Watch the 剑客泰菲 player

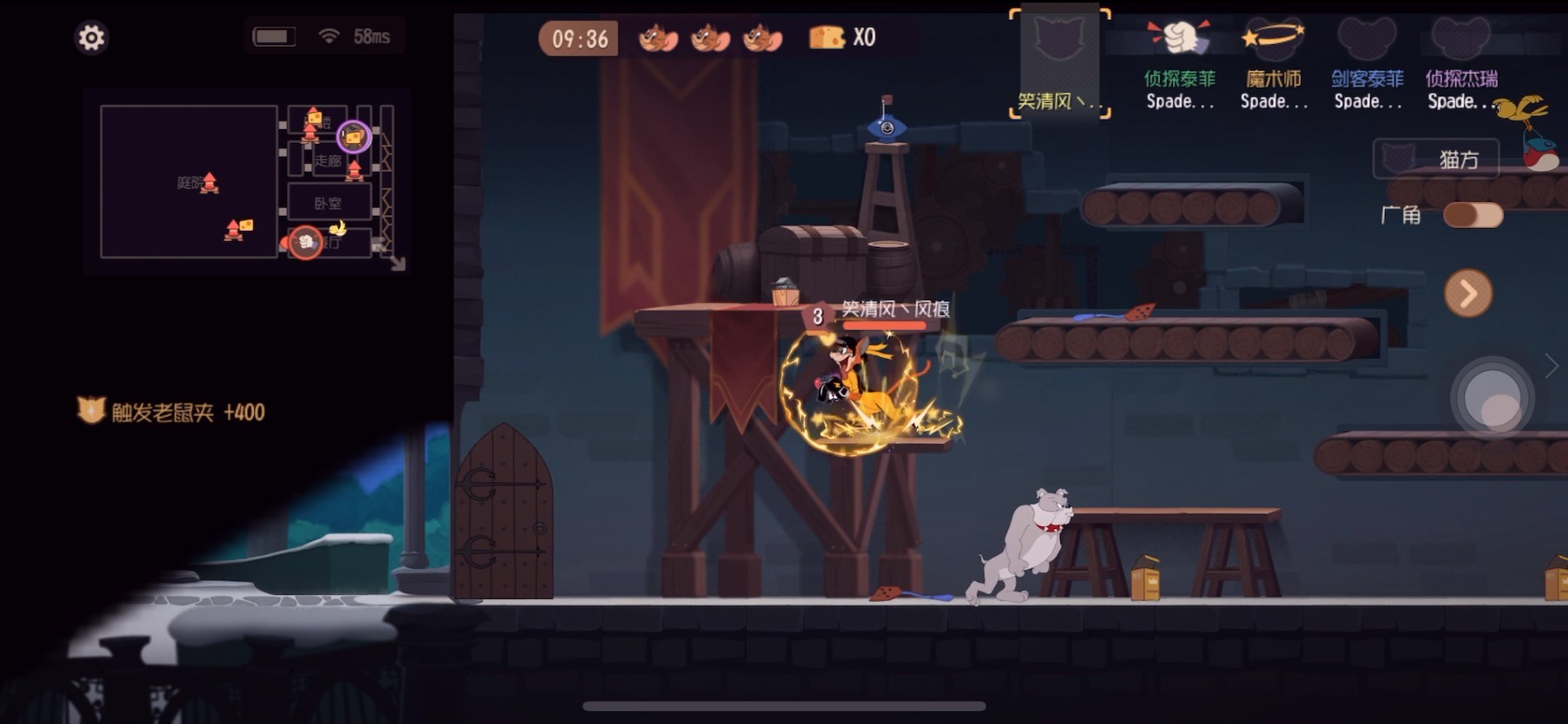(x=1367, y=65)
